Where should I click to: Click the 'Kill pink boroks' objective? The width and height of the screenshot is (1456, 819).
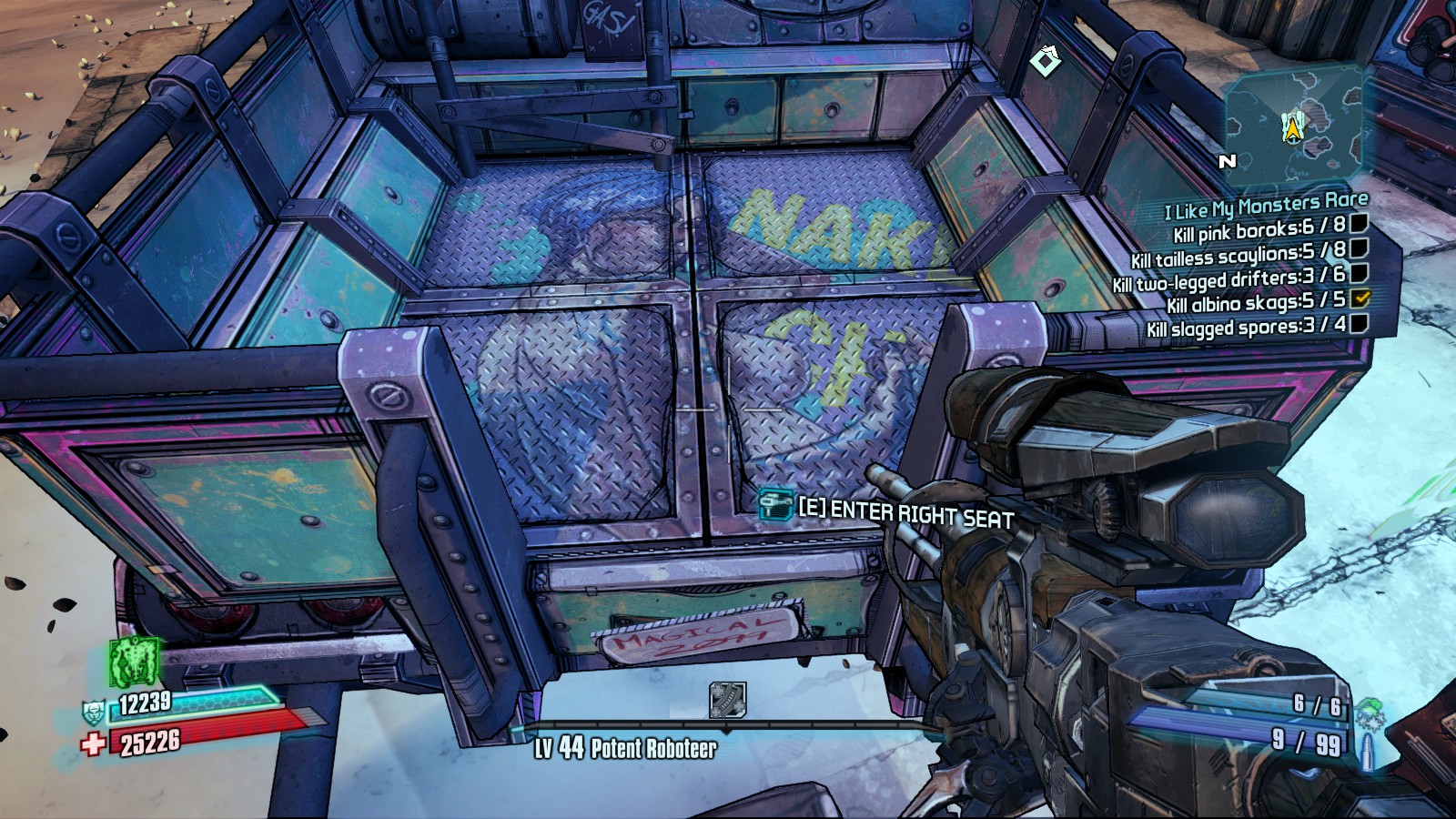(x=1259, y=229)
